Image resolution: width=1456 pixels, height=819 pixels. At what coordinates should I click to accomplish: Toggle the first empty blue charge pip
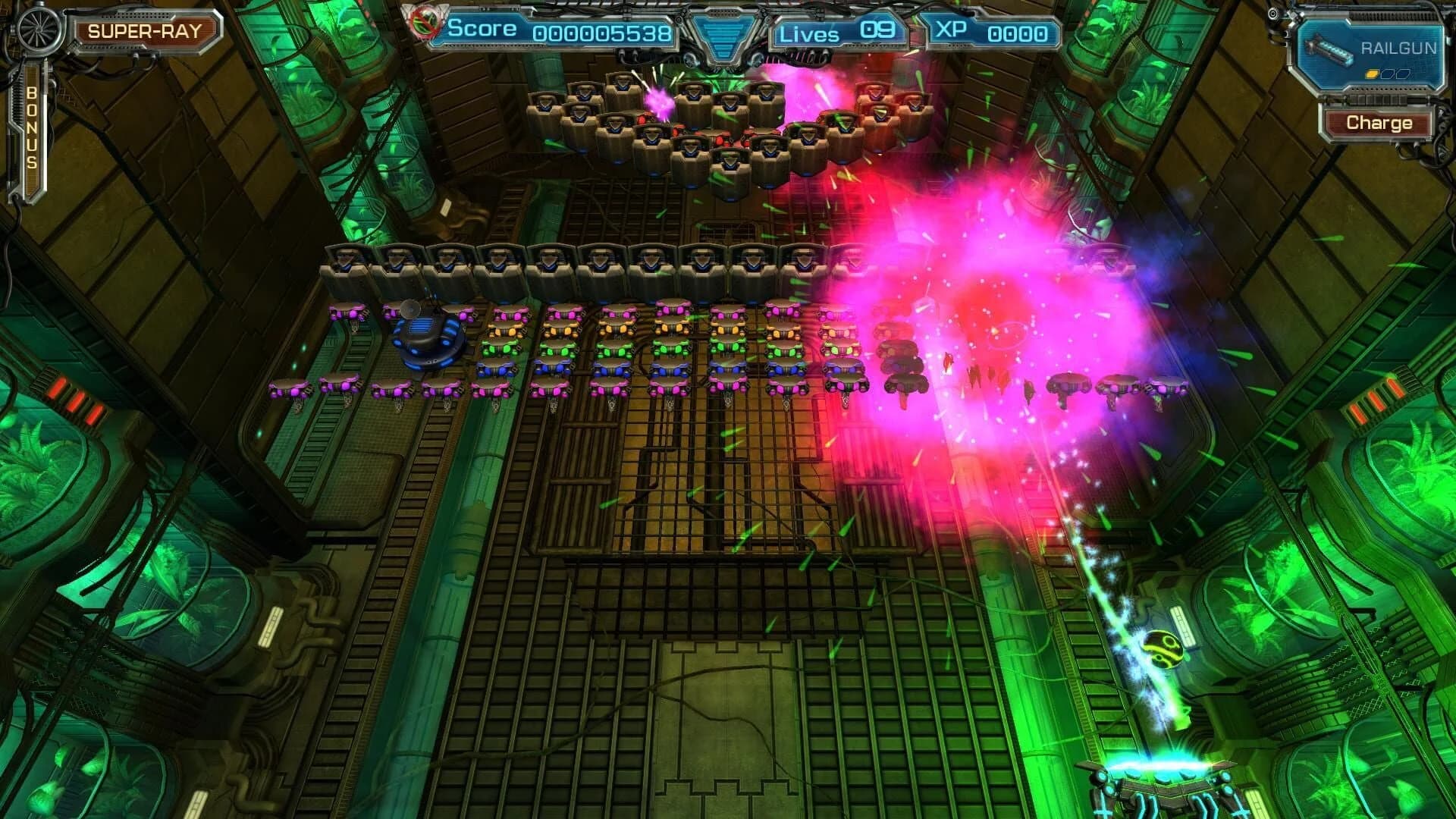click(1387, 74)
